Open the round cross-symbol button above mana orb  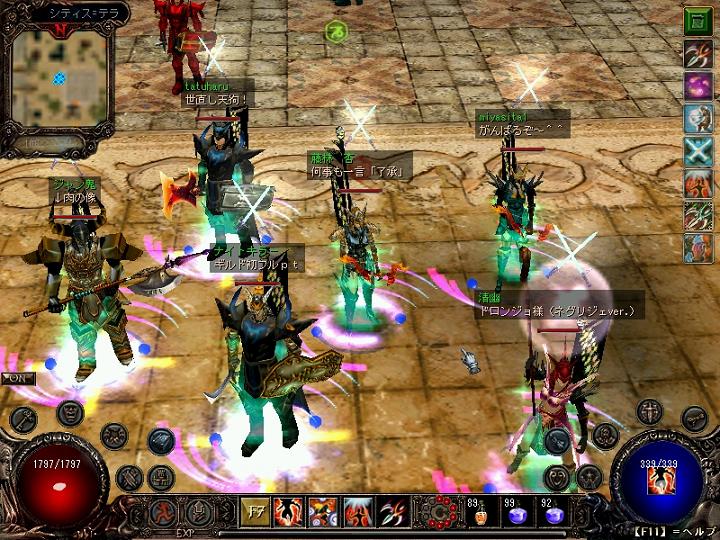[651, 411]
